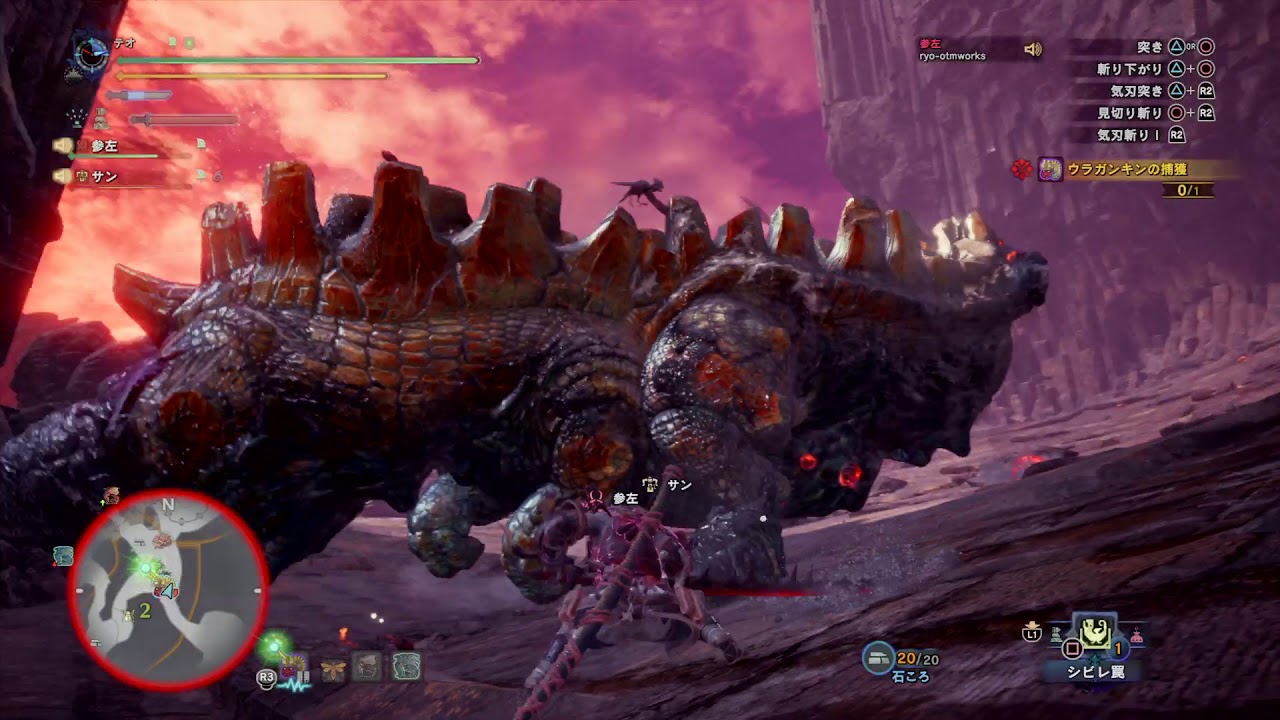Select the Uragaan target monster icon
Screen dimensions: 1280x720
[1050, 170]
